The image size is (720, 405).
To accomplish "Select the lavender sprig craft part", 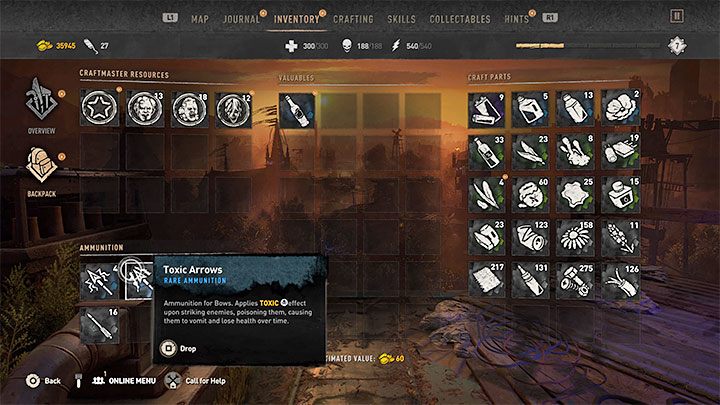I will pos(622,237).
